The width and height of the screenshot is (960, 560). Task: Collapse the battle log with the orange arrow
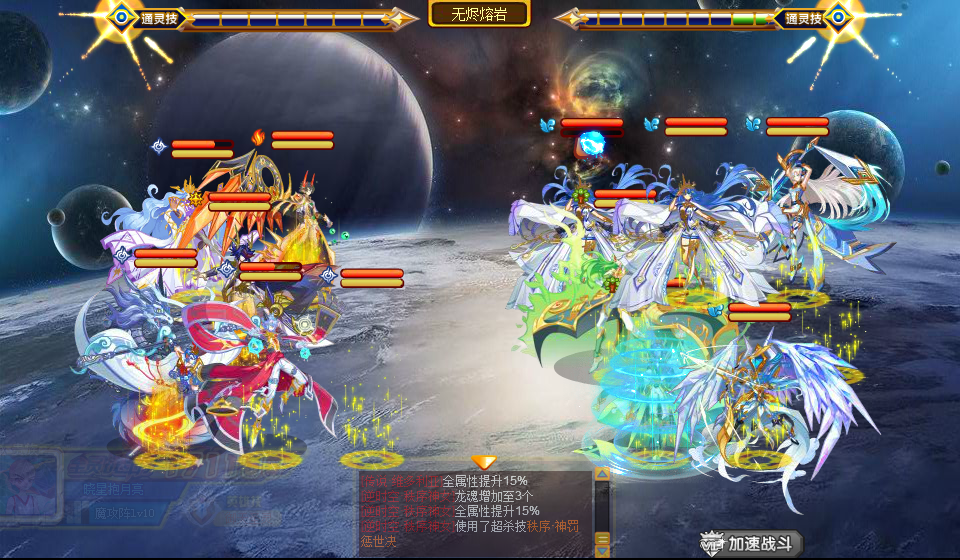[x=484, y=462]
